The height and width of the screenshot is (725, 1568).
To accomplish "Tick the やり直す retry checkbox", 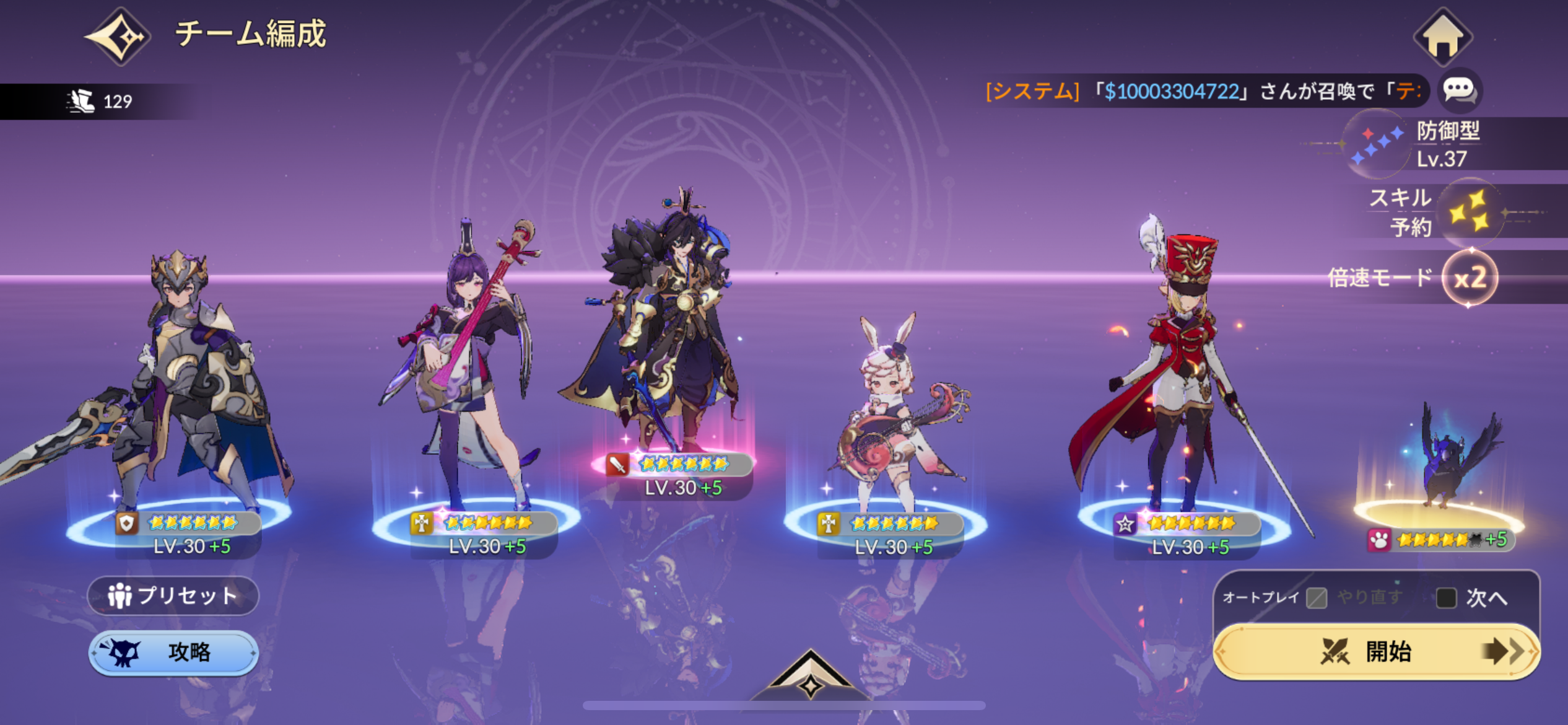I will [1317, 598].
